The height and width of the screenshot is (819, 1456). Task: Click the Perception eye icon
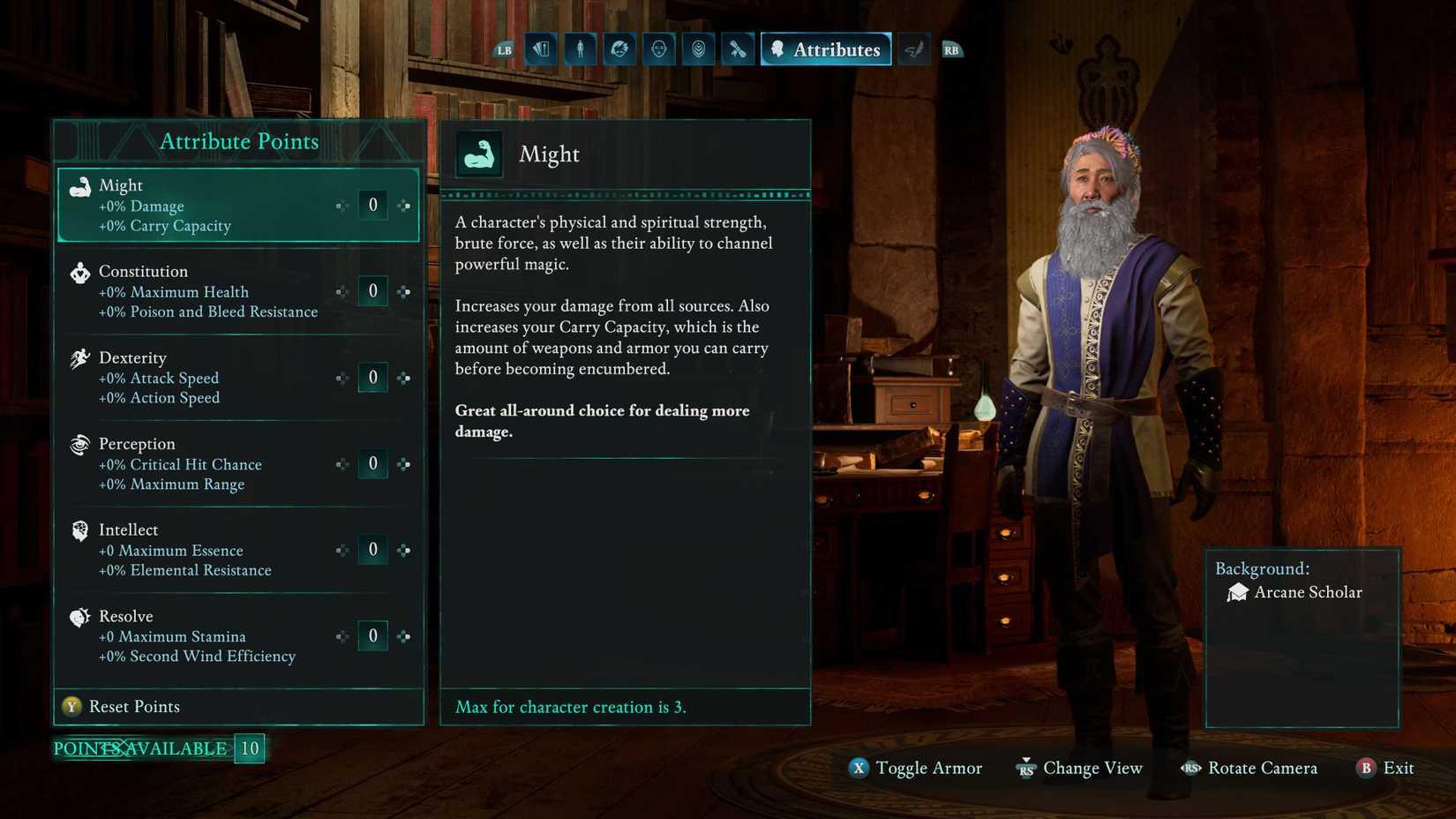pos(79,445)
